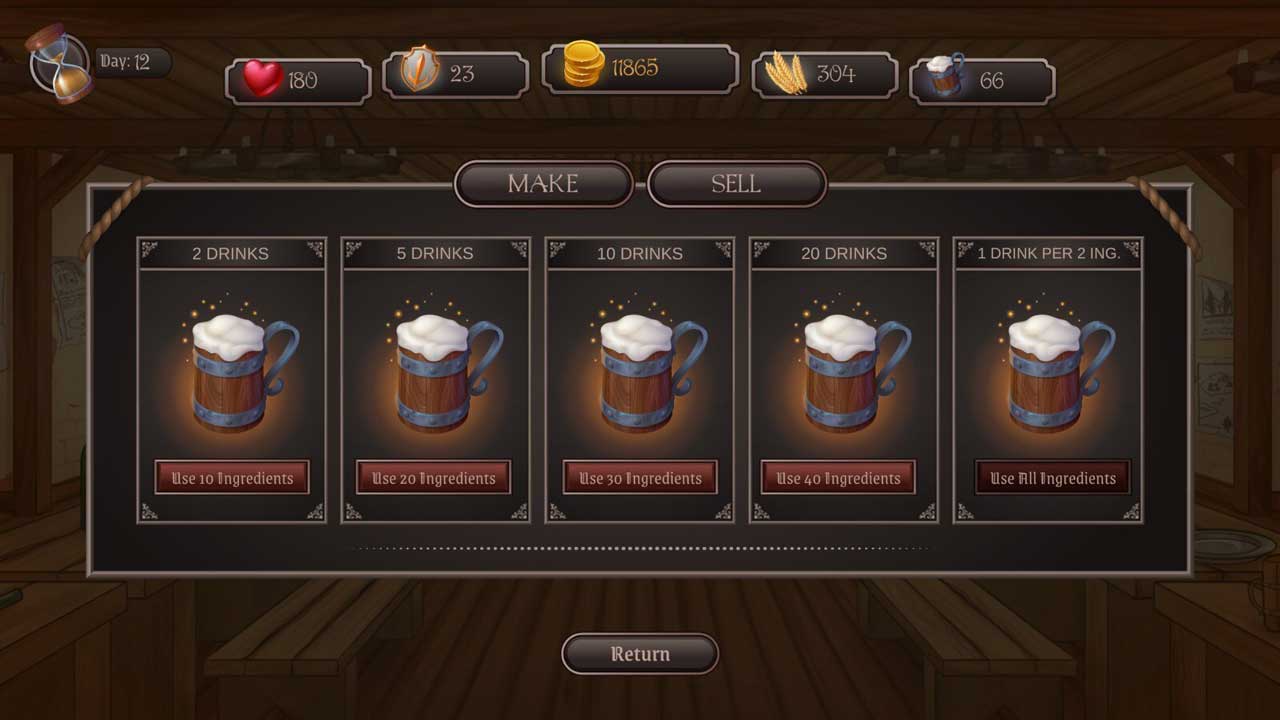The width and height of the screenshot is (1280, 720).
Task: Select the Use 30 Ingredients button
Action: tap(640, 478)
